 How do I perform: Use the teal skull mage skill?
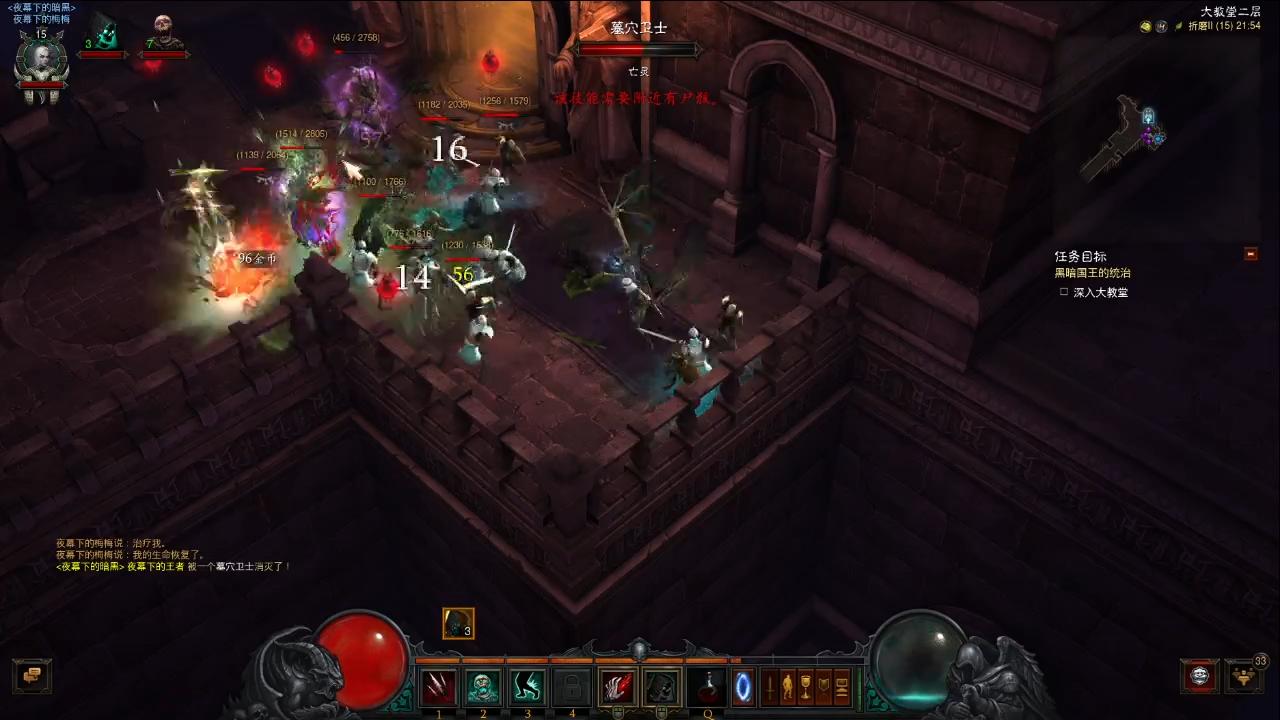coord(483,687)
